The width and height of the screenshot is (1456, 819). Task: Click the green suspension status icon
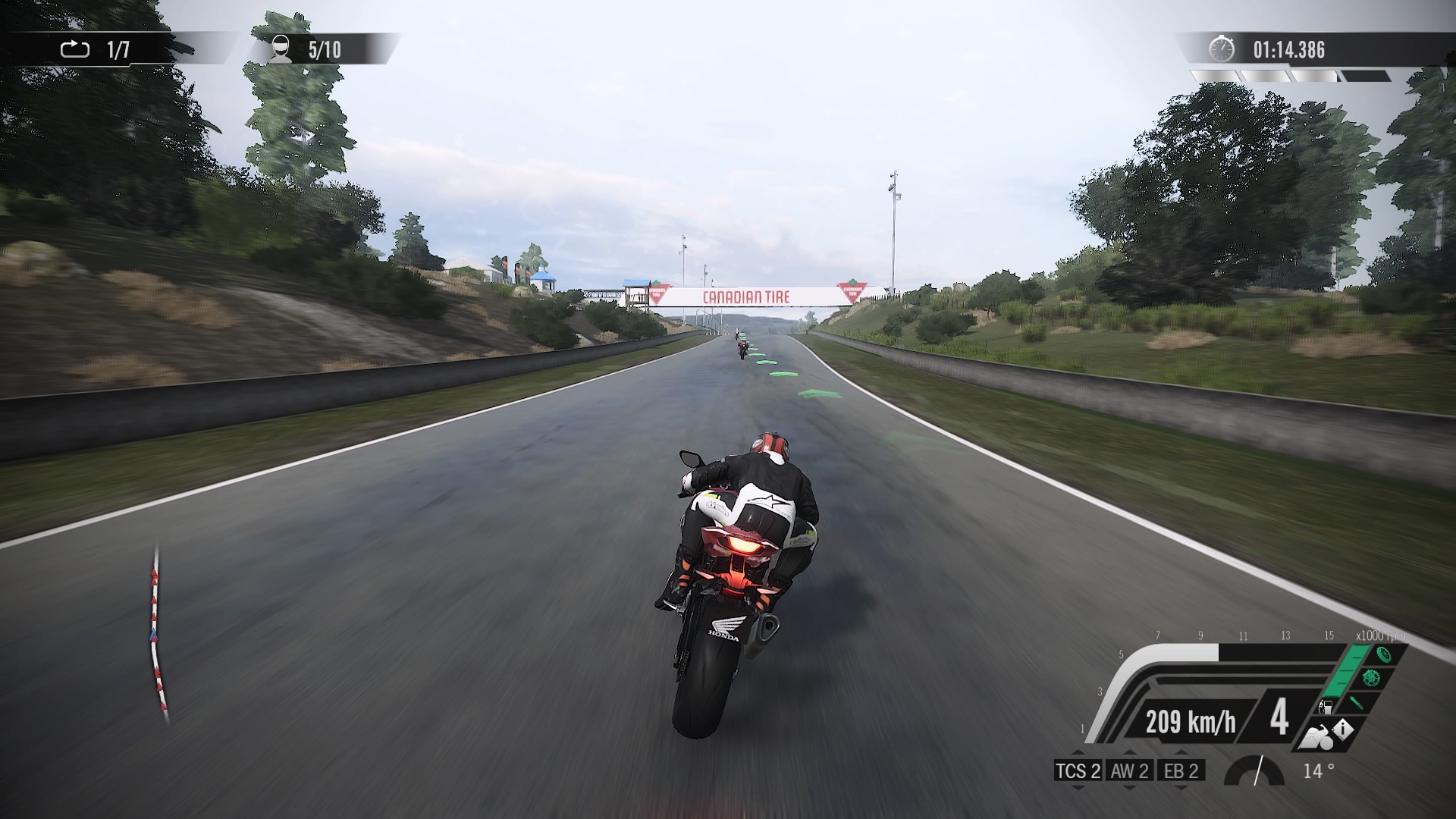(1357, 701)
